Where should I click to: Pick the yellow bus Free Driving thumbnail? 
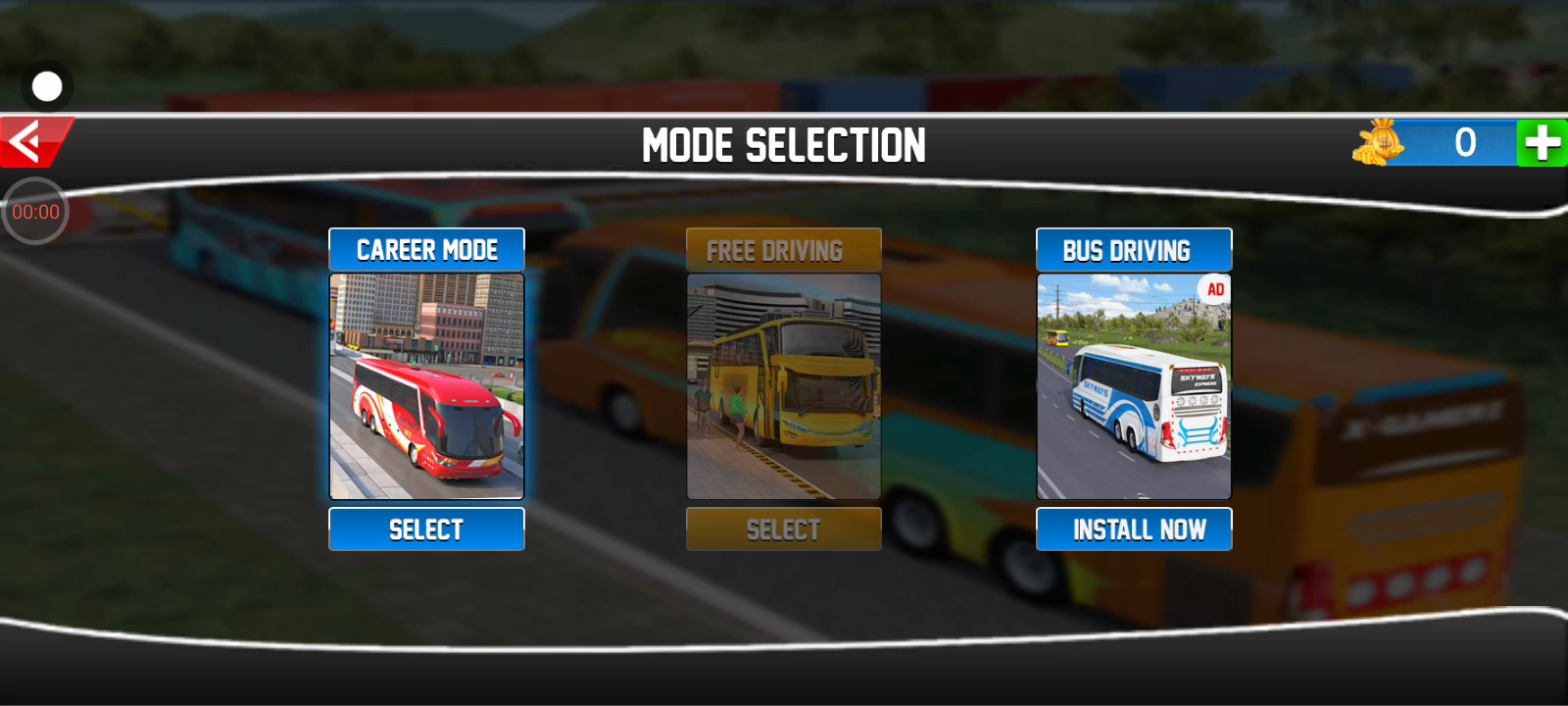click(x=783, y=386)
